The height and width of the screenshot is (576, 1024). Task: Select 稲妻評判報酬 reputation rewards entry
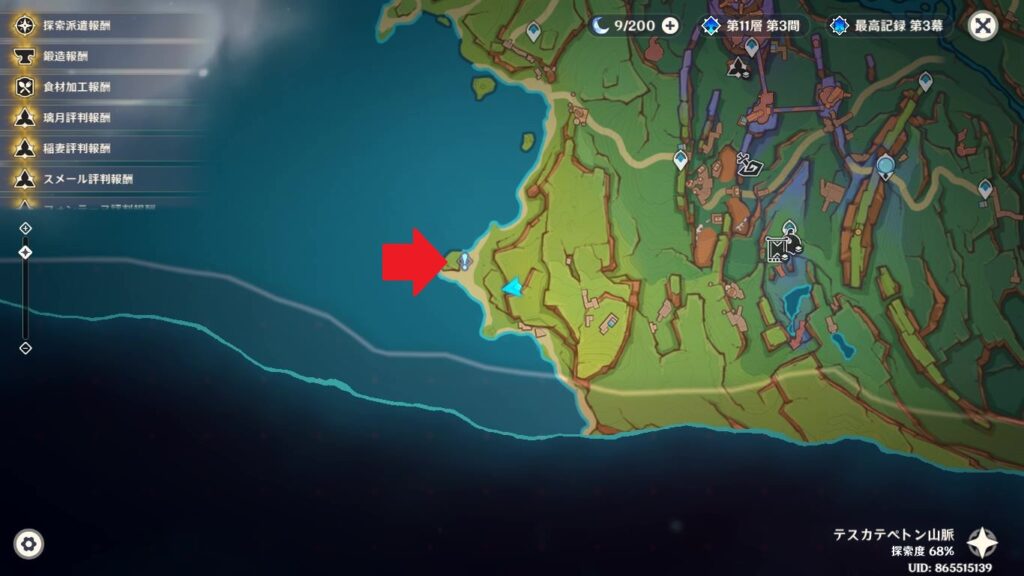[75, 148]
